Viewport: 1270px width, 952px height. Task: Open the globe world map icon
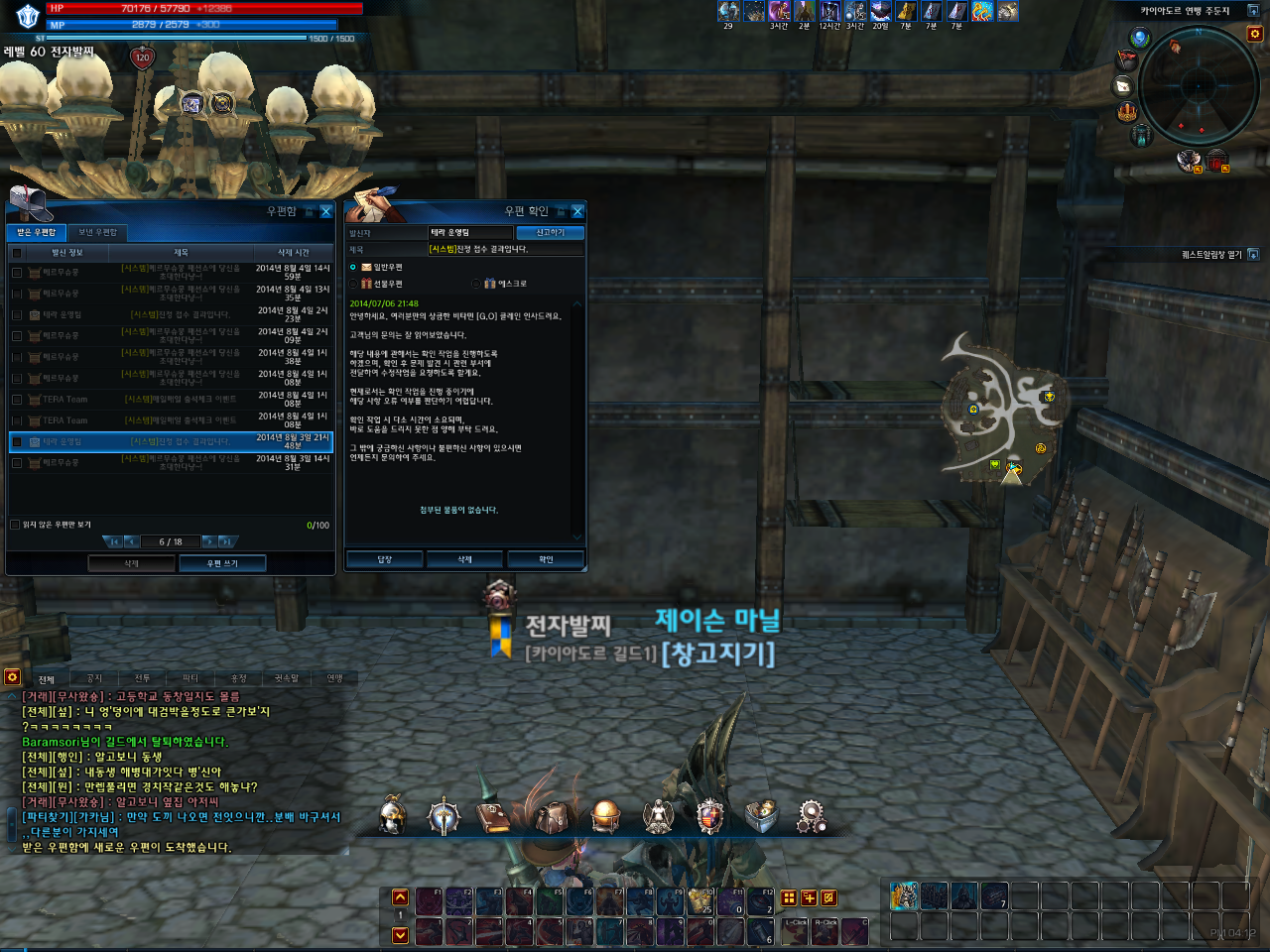pos(605,816)
